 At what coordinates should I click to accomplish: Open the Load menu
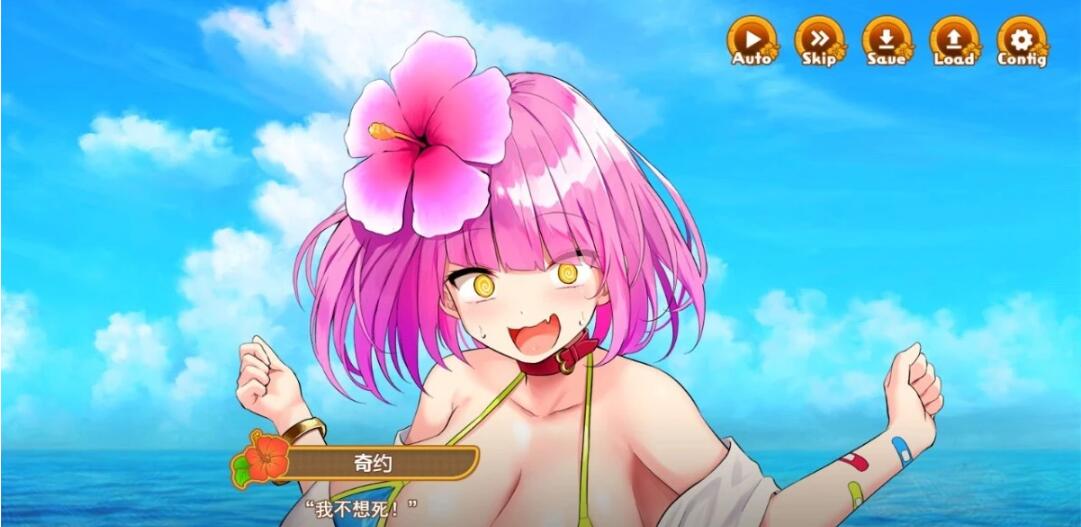click(954, 42)
